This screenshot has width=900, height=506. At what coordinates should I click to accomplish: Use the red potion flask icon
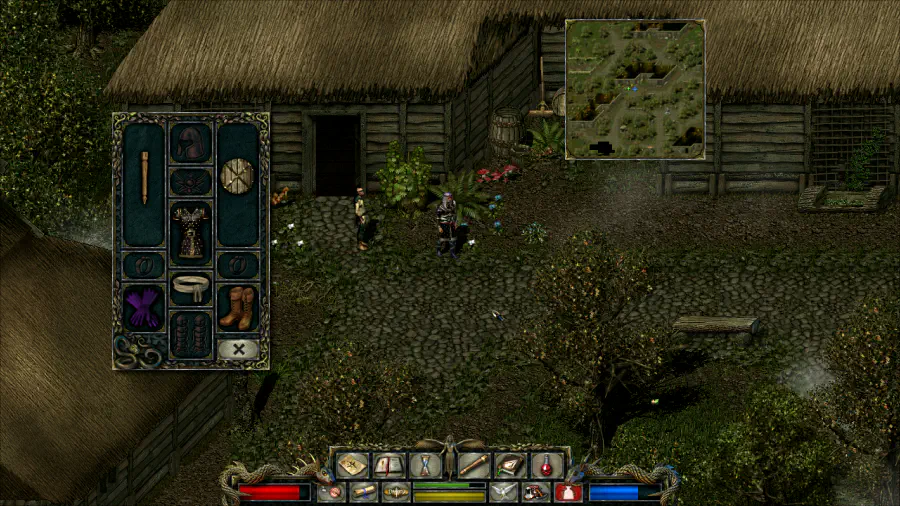pos(546,465)
